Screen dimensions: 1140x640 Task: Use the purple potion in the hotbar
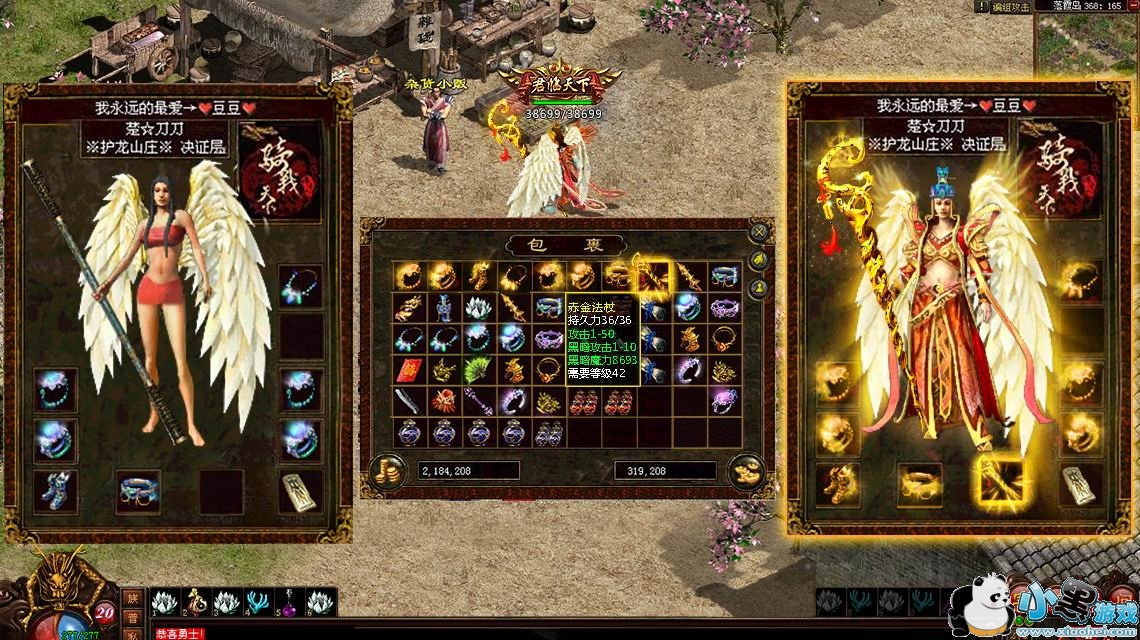[x=289, y=603]
